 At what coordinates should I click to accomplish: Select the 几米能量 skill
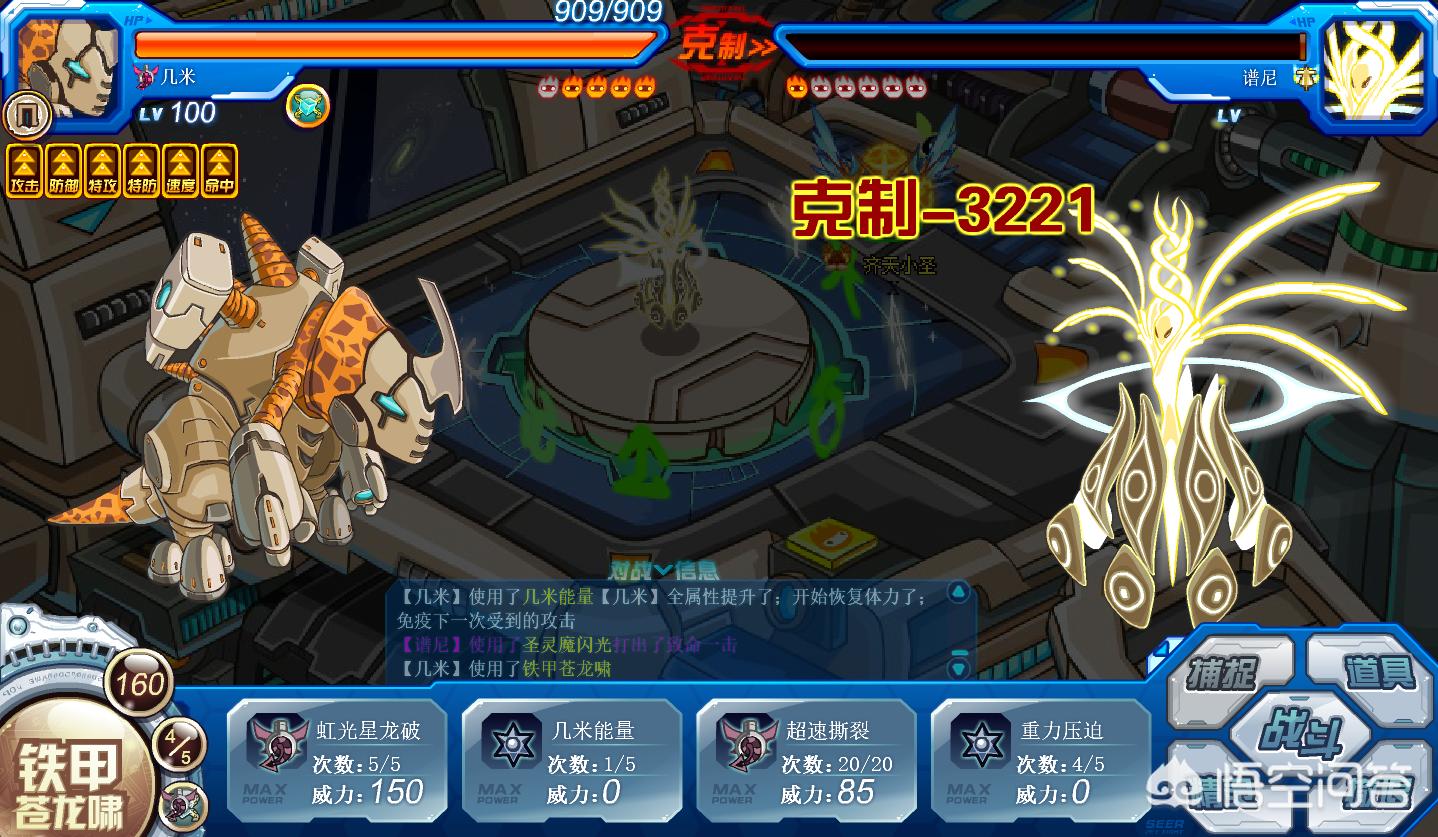click(x=571, y=762)
